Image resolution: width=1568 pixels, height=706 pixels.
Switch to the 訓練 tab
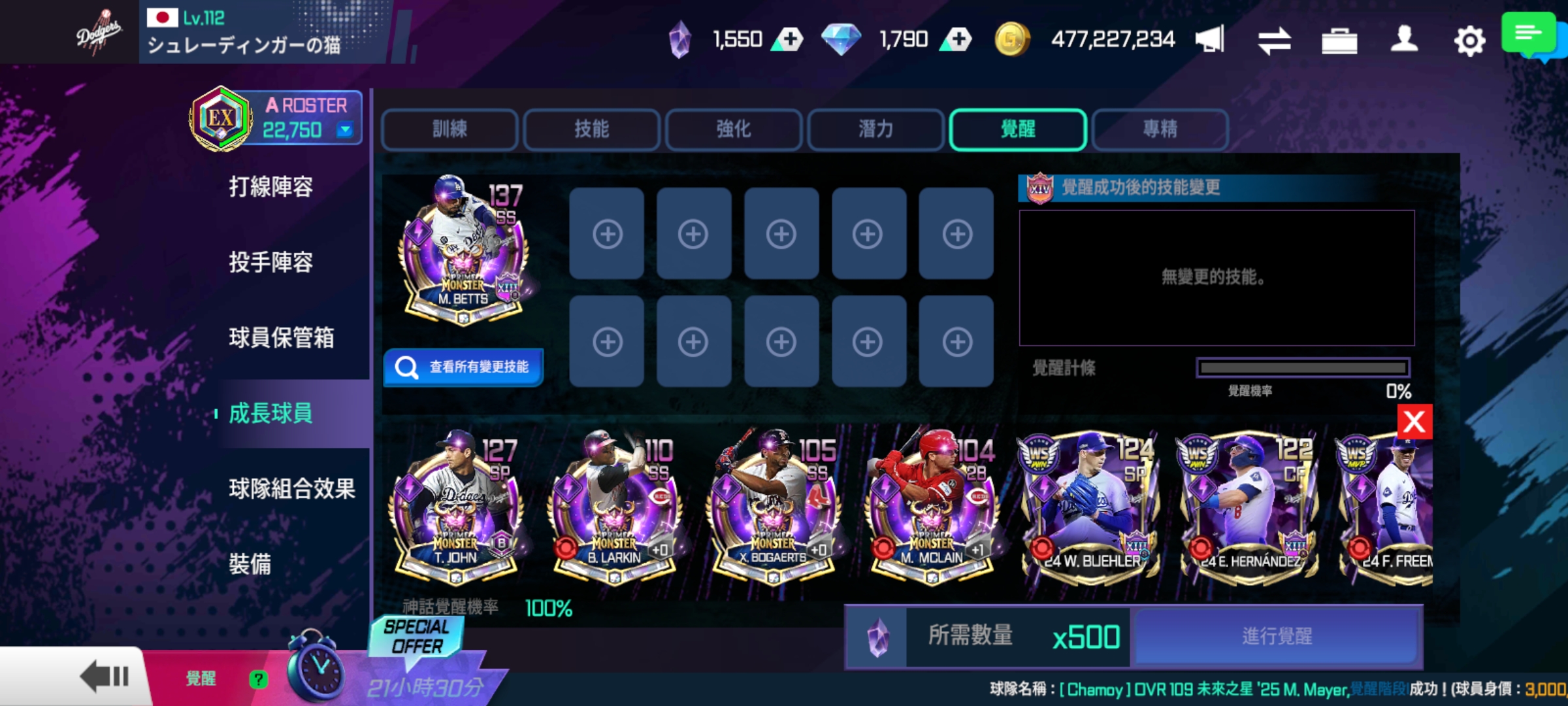pyautogui.click(x=449, y=129)
